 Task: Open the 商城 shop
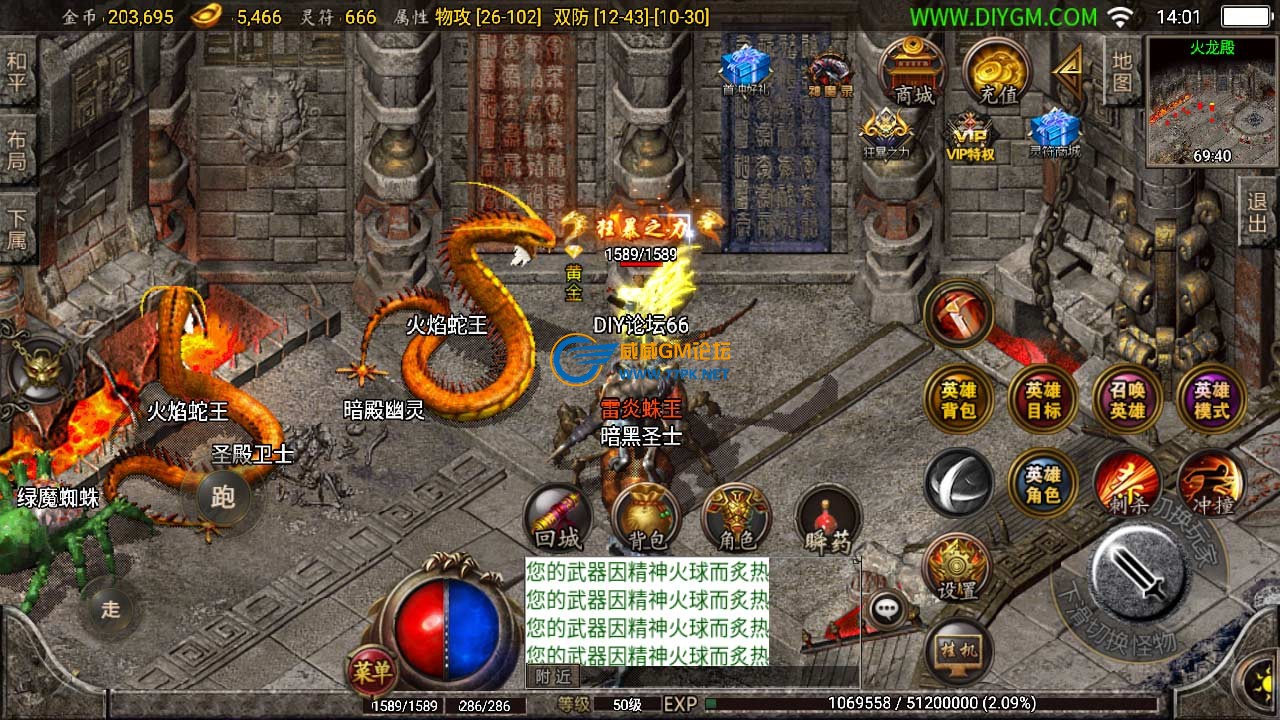point(913,72)
